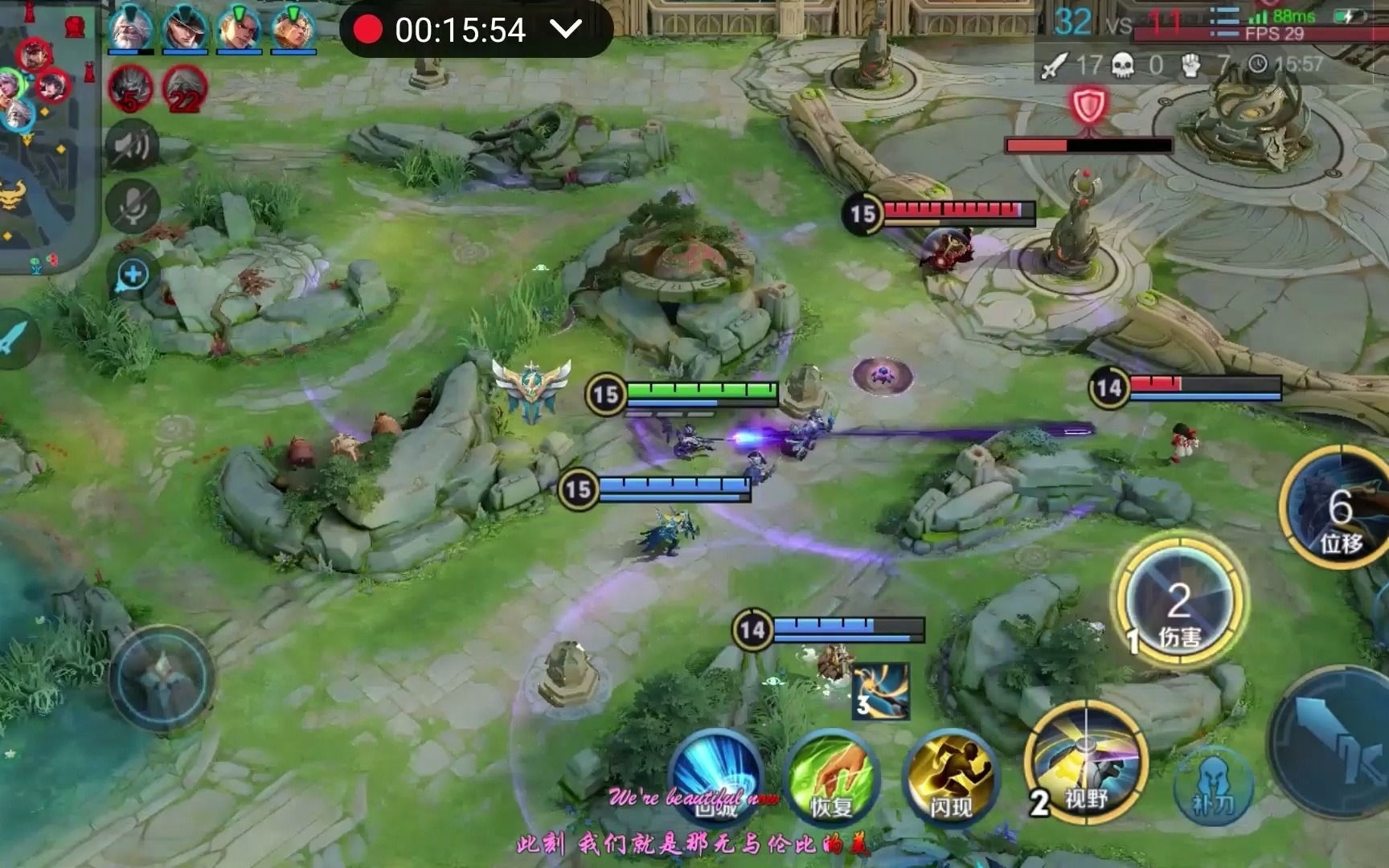
Task: Select the cowboy-hat teammate portrait
Action: tap(184, 27)
